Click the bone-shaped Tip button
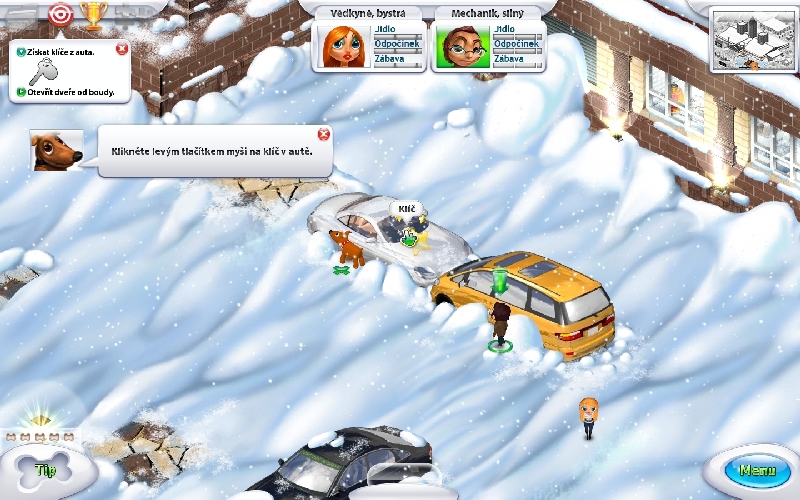Image resolution: width=800 pixels, height=500 pixels. [x=43, y=467]
